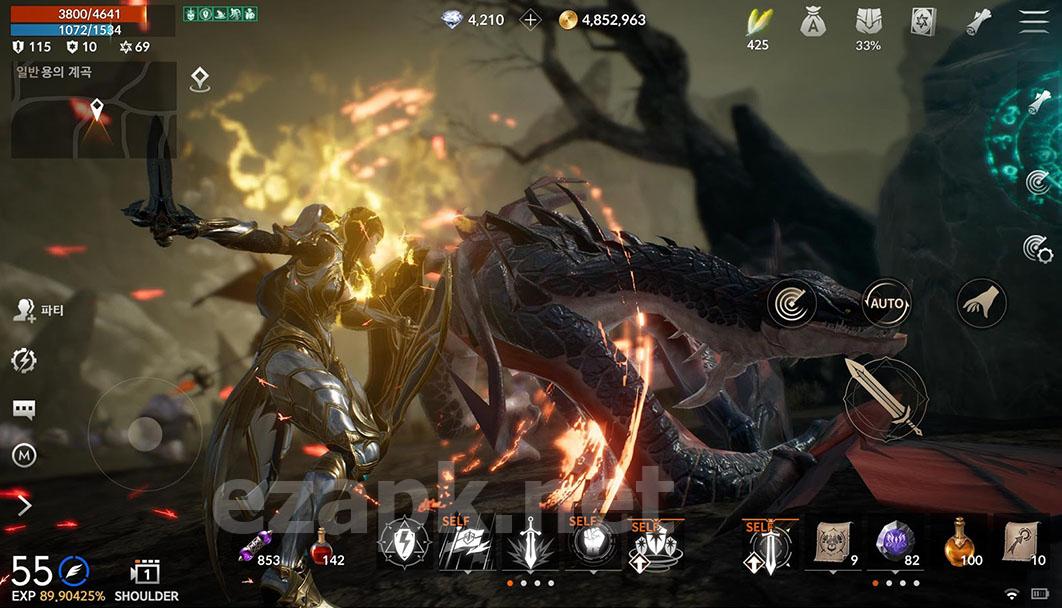The height and width of the screenshot is (608, 1062).
Task: Click the minimap of the dragon valley
Action: coord(94,110)
